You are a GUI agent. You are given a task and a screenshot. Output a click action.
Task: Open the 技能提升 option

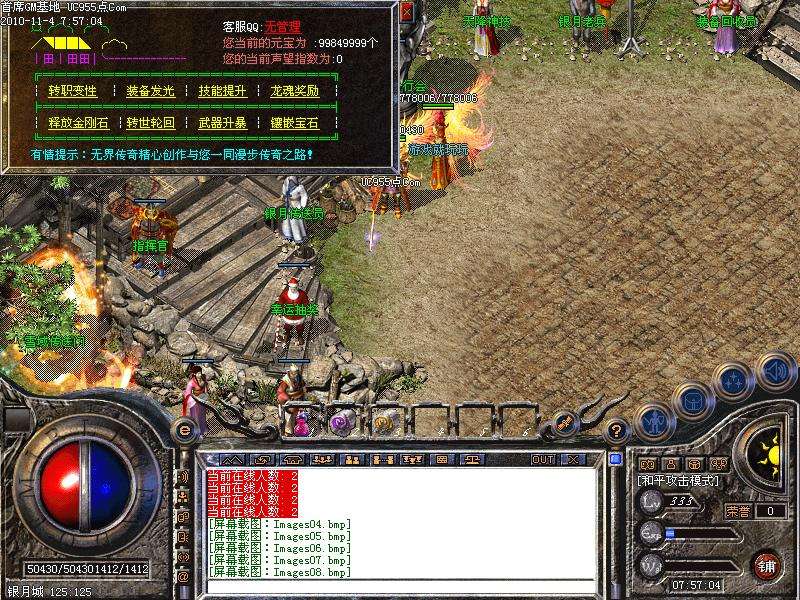[x=222, y=91]
